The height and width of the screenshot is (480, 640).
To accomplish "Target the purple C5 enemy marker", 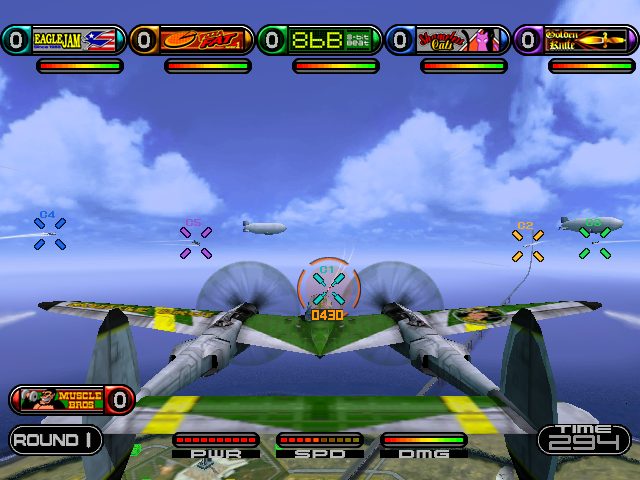I will point(194,242).
